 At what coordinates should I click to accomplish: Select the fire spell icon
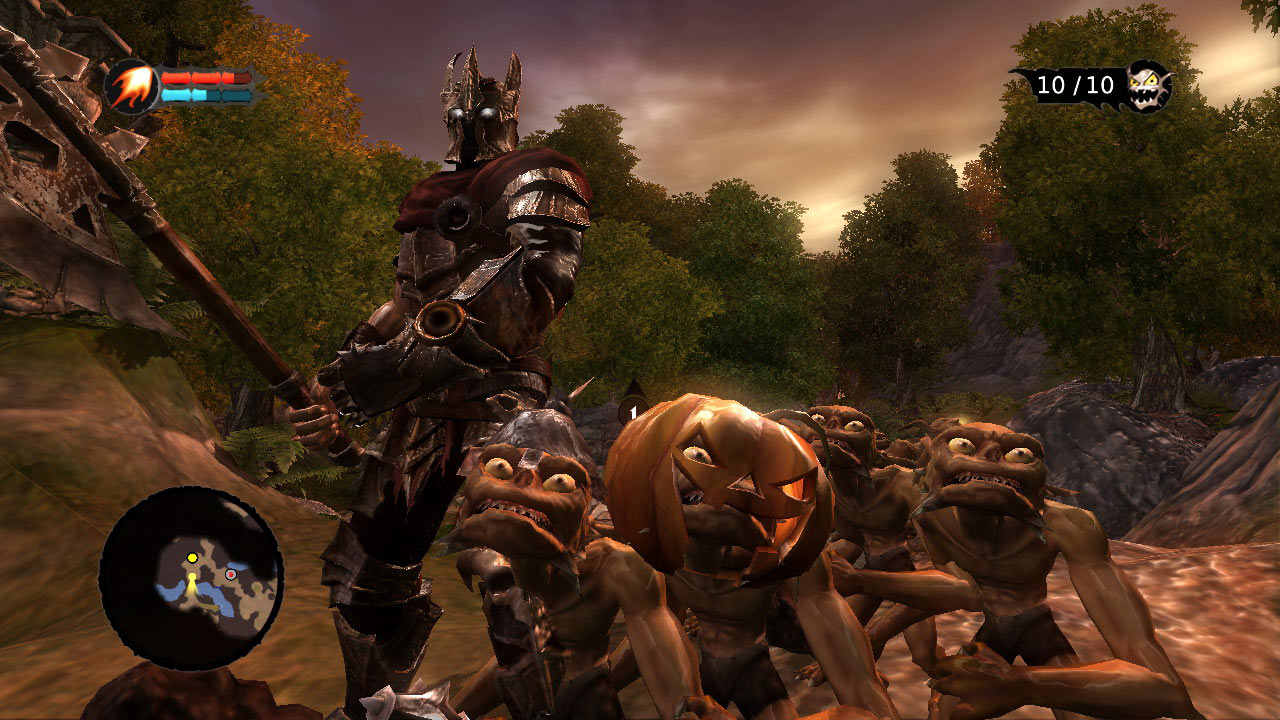[x=132, y=85]
